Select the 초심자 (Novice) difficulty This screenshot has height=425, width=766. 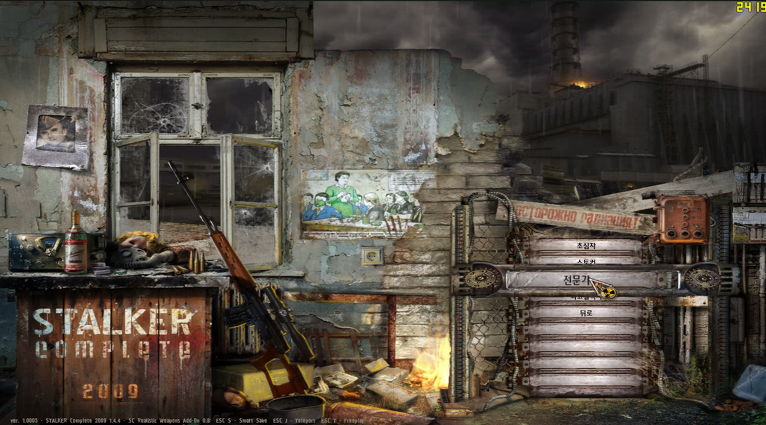pos(585,244)
